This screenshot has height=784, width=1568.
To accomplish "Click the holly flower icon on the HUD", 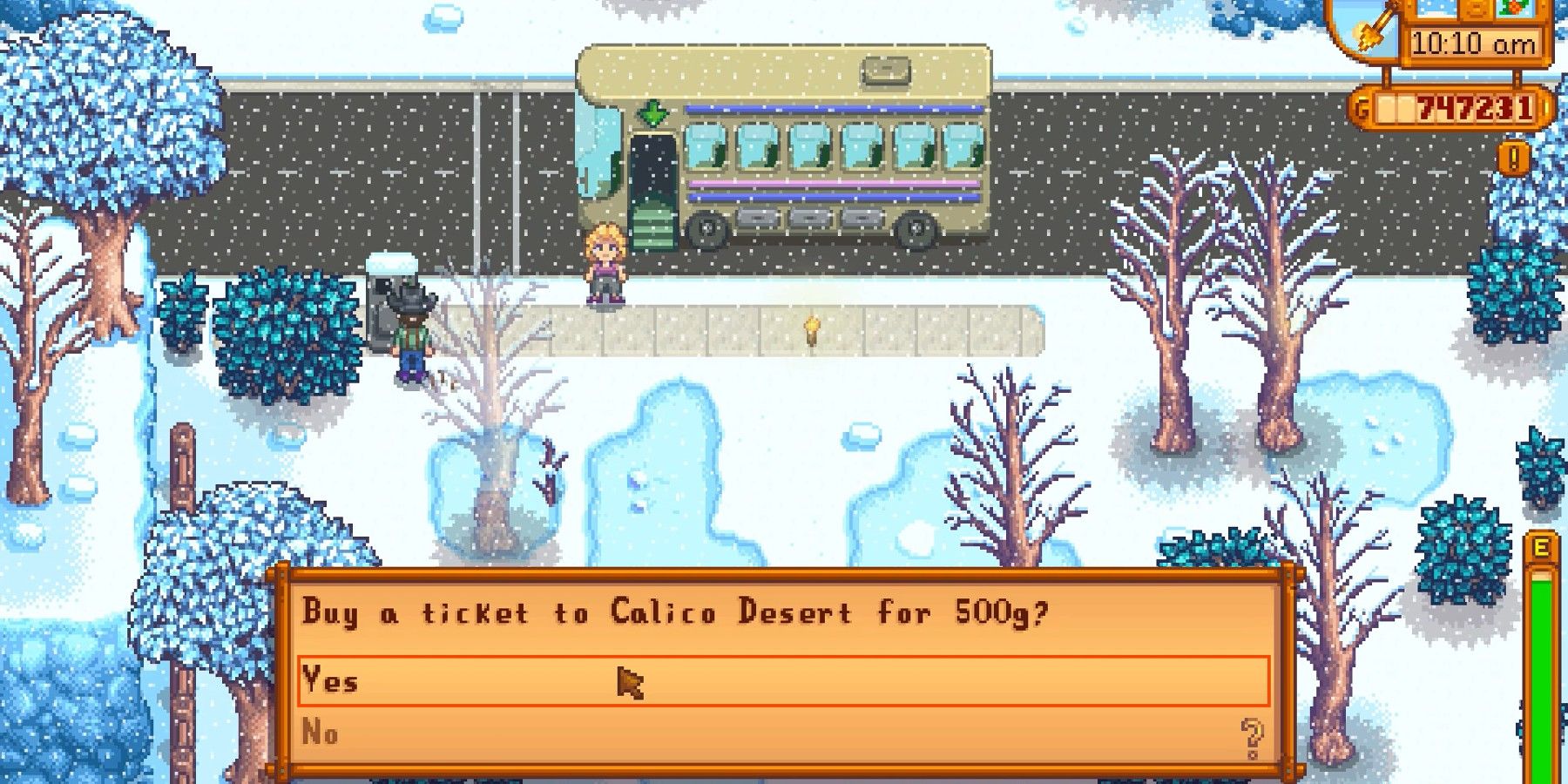I will point(1513,9).
